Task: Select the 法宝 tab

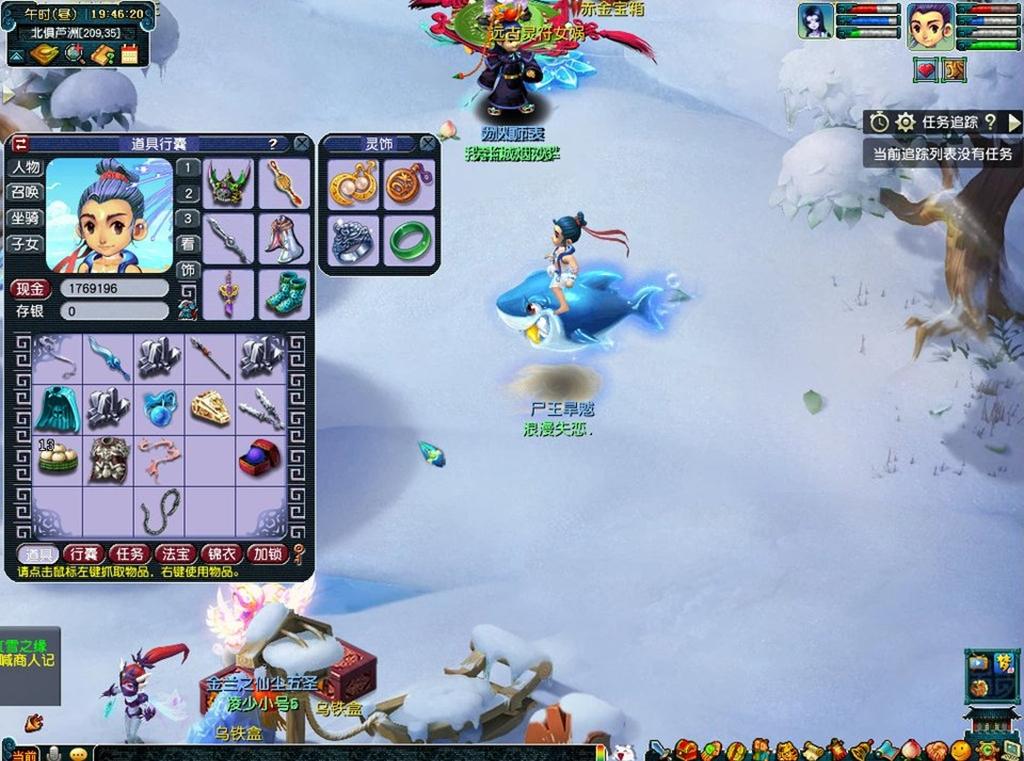Action: tap(175, 554)
